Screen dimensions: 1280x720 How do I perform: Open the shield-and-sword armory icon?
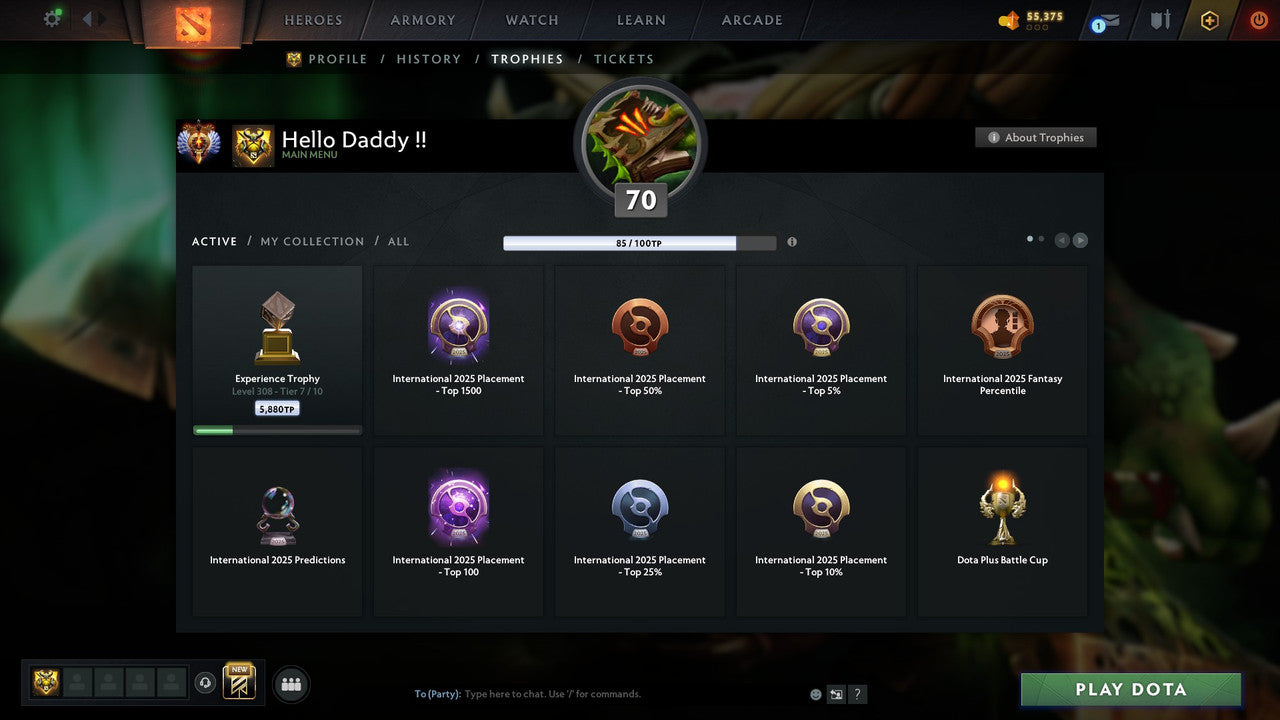(1160, 19)
